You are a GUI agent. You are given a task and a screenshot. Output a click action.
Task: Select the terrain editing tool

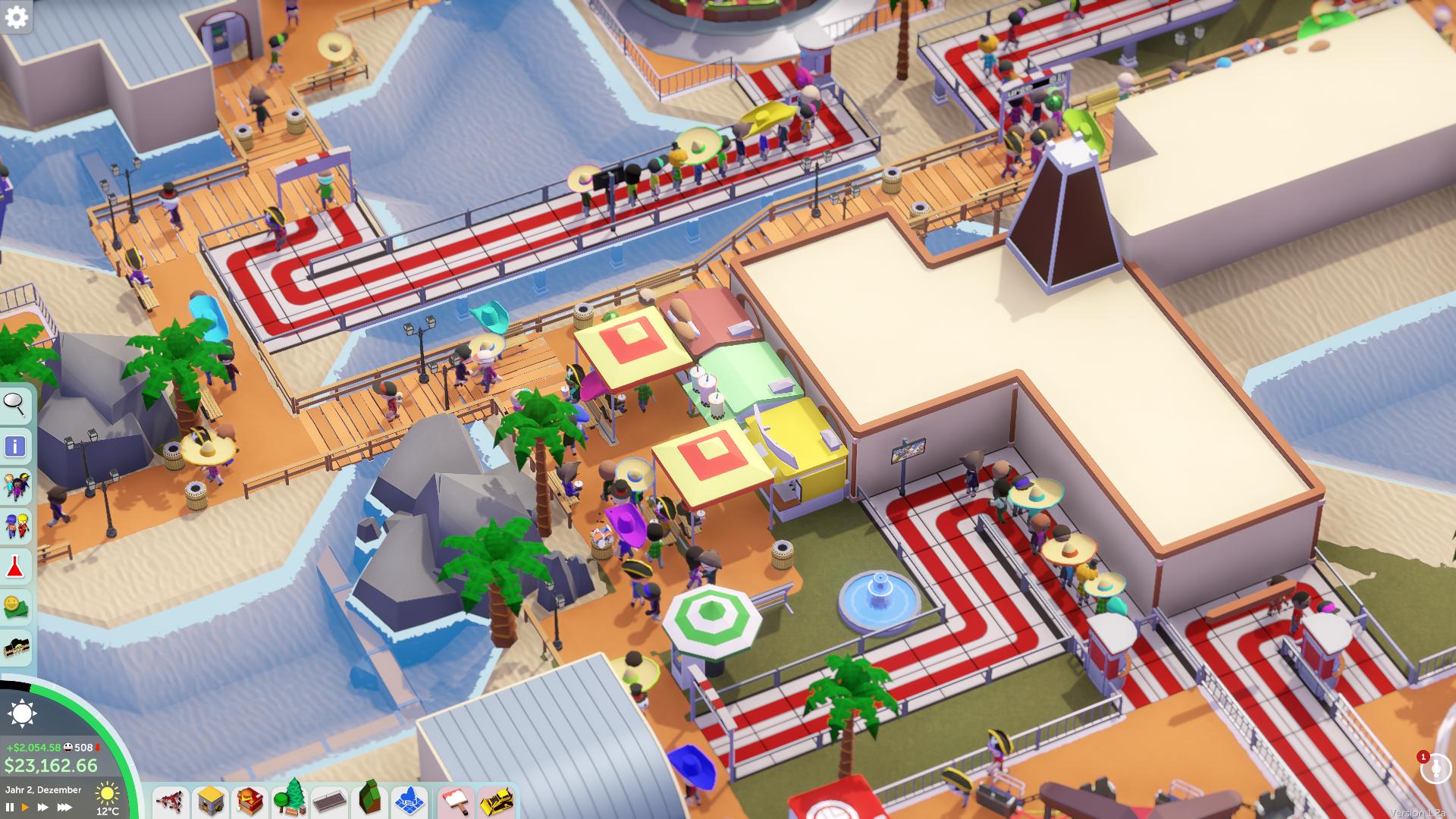(369, 800)
